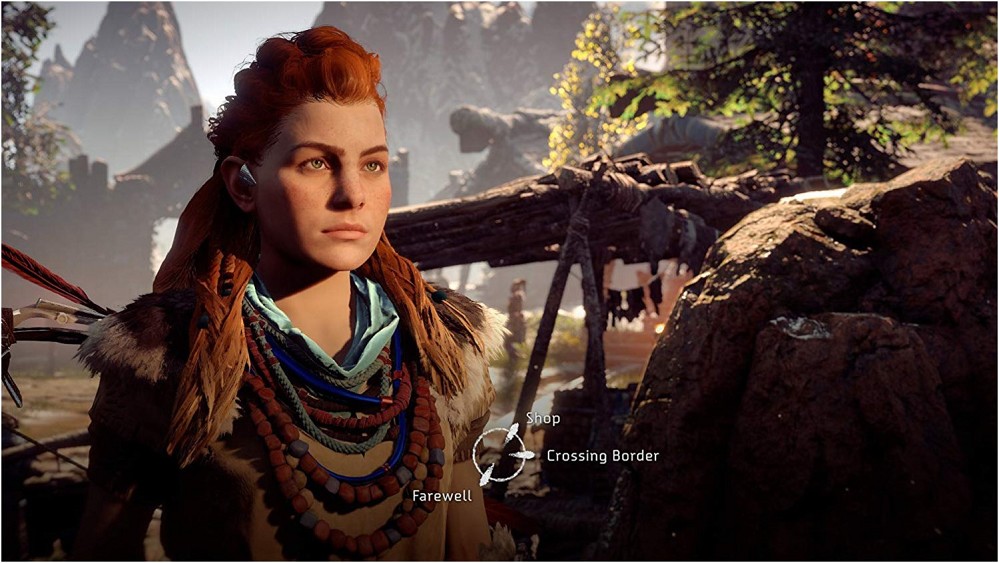Pick the Farewell dialogue option
This screenshot has height=563, width=999.
point(441,495)
